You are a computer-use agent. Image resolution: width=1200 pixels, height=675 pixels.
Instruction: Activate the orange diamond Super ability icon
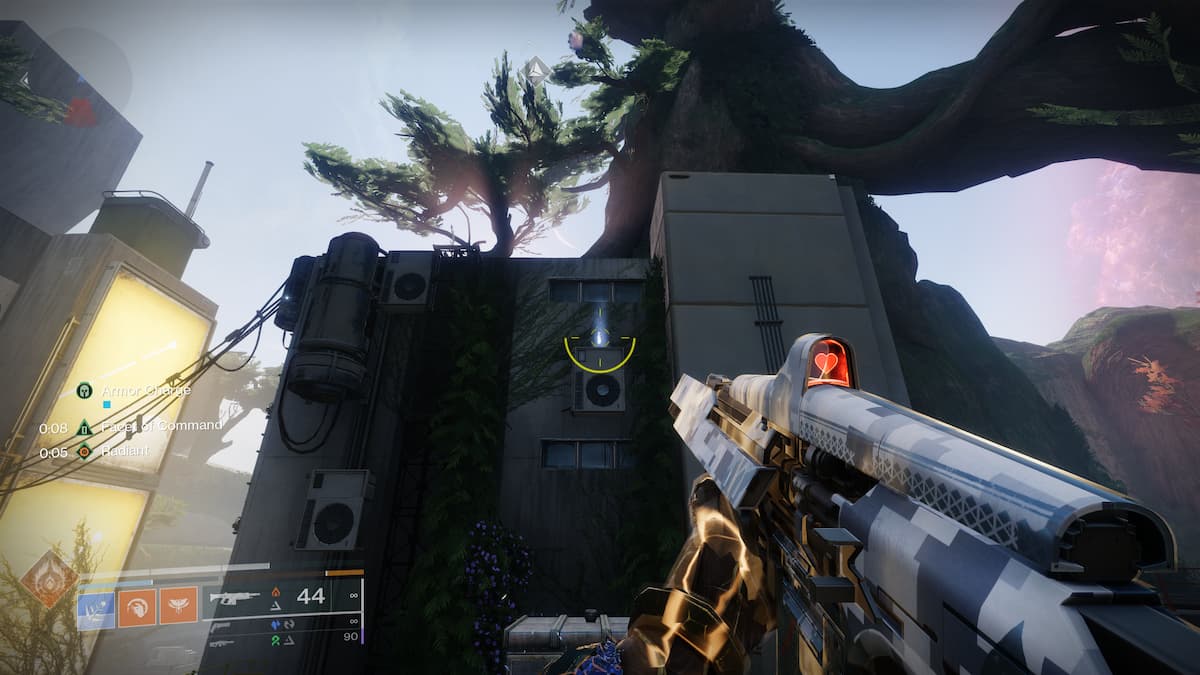tap(48, 578)
